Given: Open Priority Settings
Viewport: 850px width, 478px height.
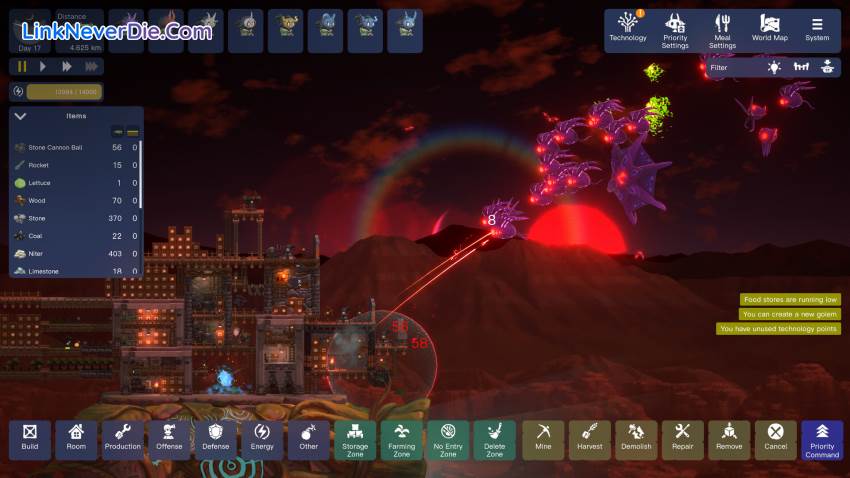Looking at the screenshot, I should [675, 30].
